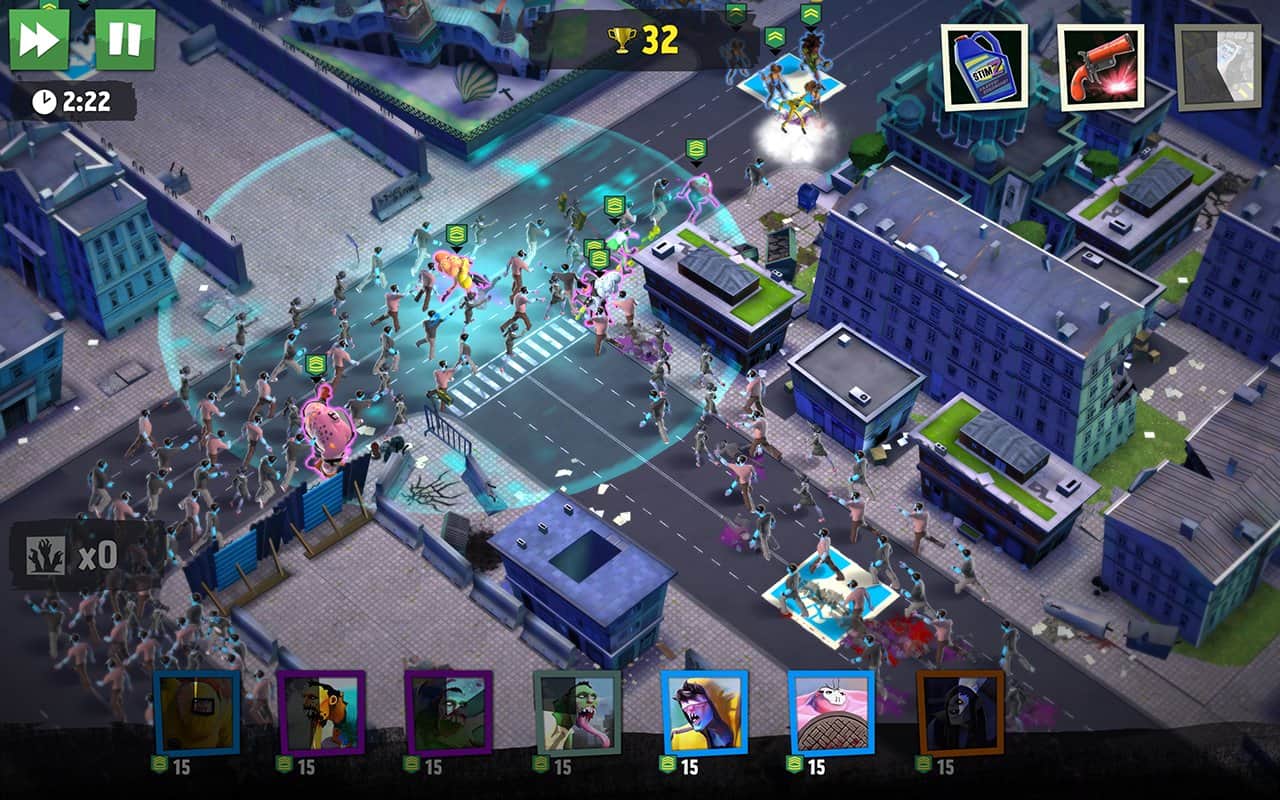This screenshot has height=800, width=1280.
Task: Choose the dark hooded zombie in orange frame
Action: pyautogui.click(x=960, y=712)
